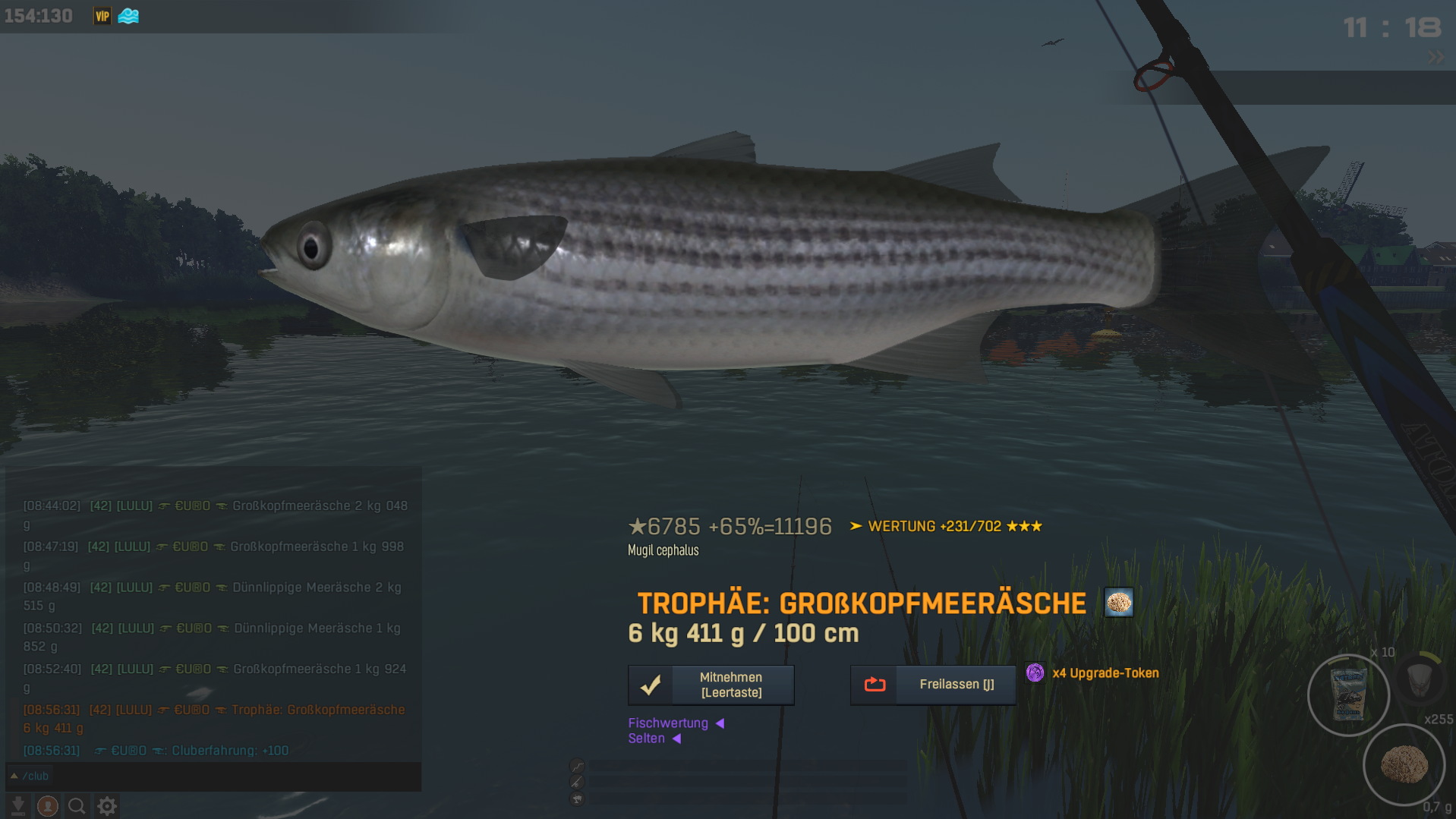Click the purple Upgrade-Token icon
Screen dimensions: 1456x819
click(x=1035, y=673)
